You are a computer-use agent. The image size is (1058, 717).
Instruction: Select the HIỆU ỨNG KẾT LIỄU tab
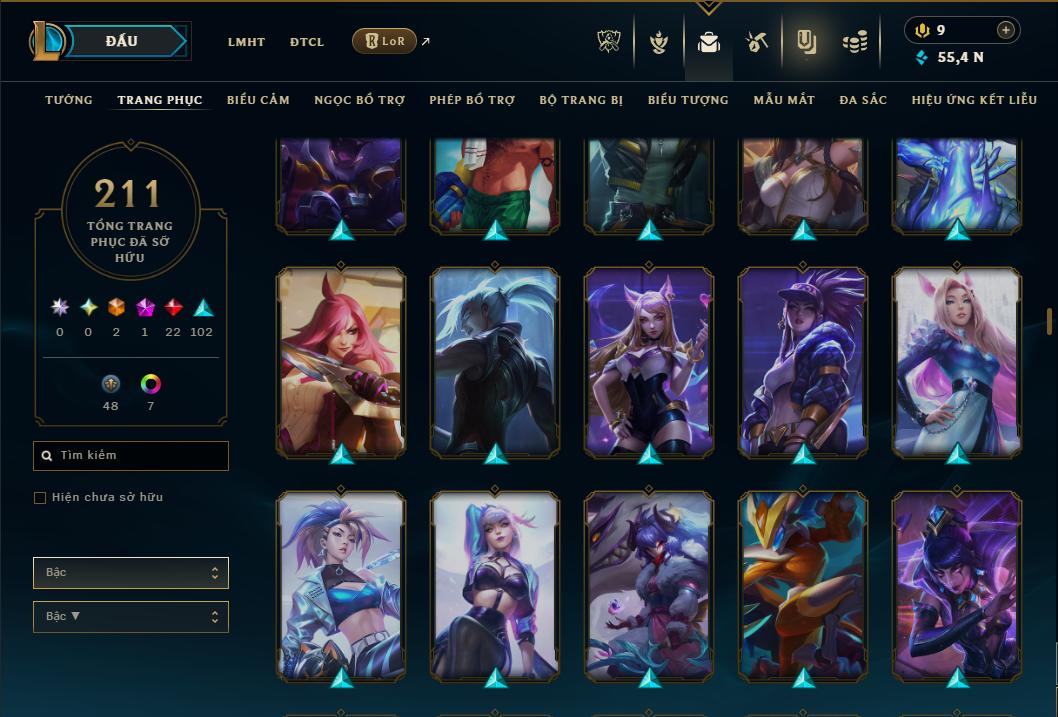[x=974, y=100]
